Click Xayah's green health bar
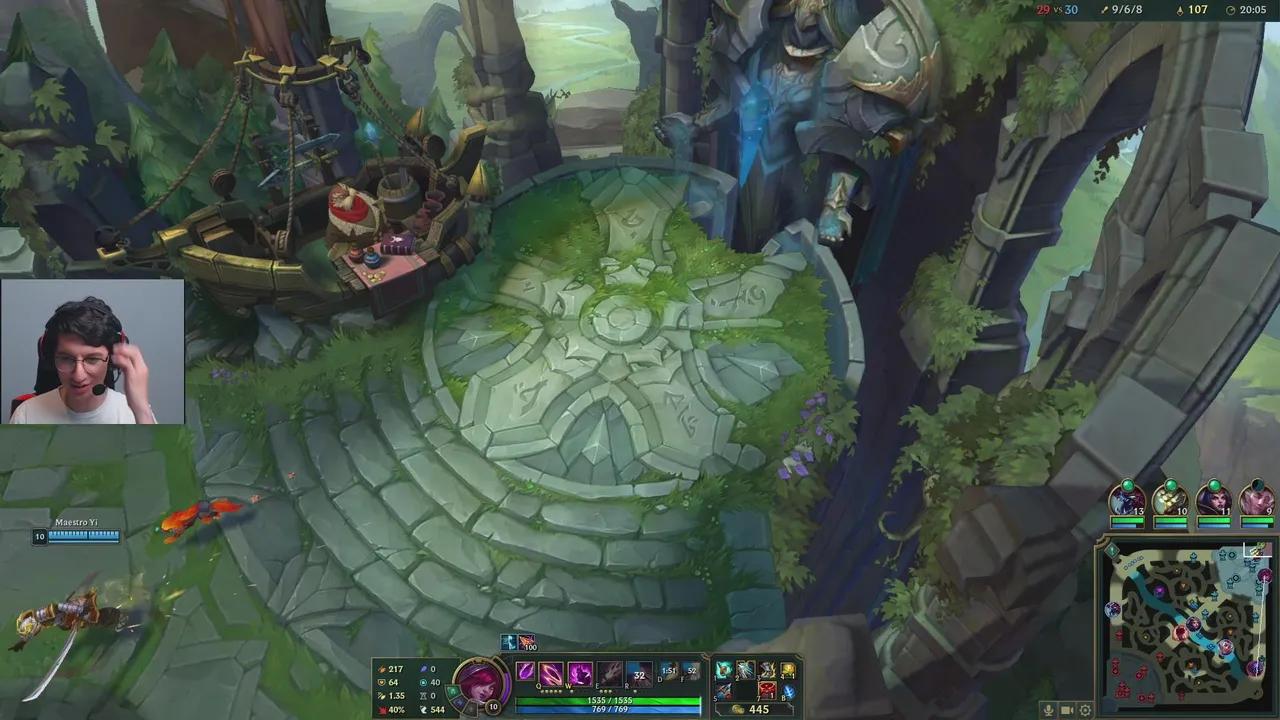 click(610, 701)
